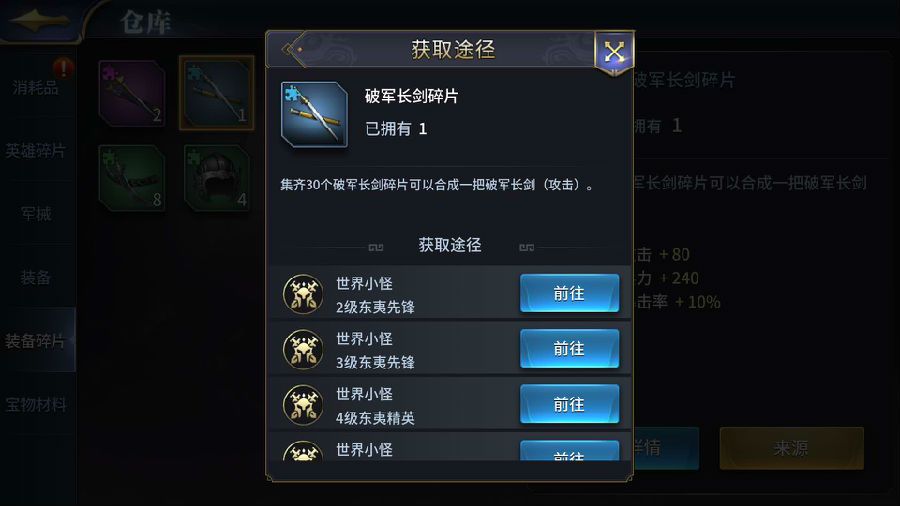Pick the green fragment with 8 count
Viewport: 900px width, 506px height.
coord(132,178)
